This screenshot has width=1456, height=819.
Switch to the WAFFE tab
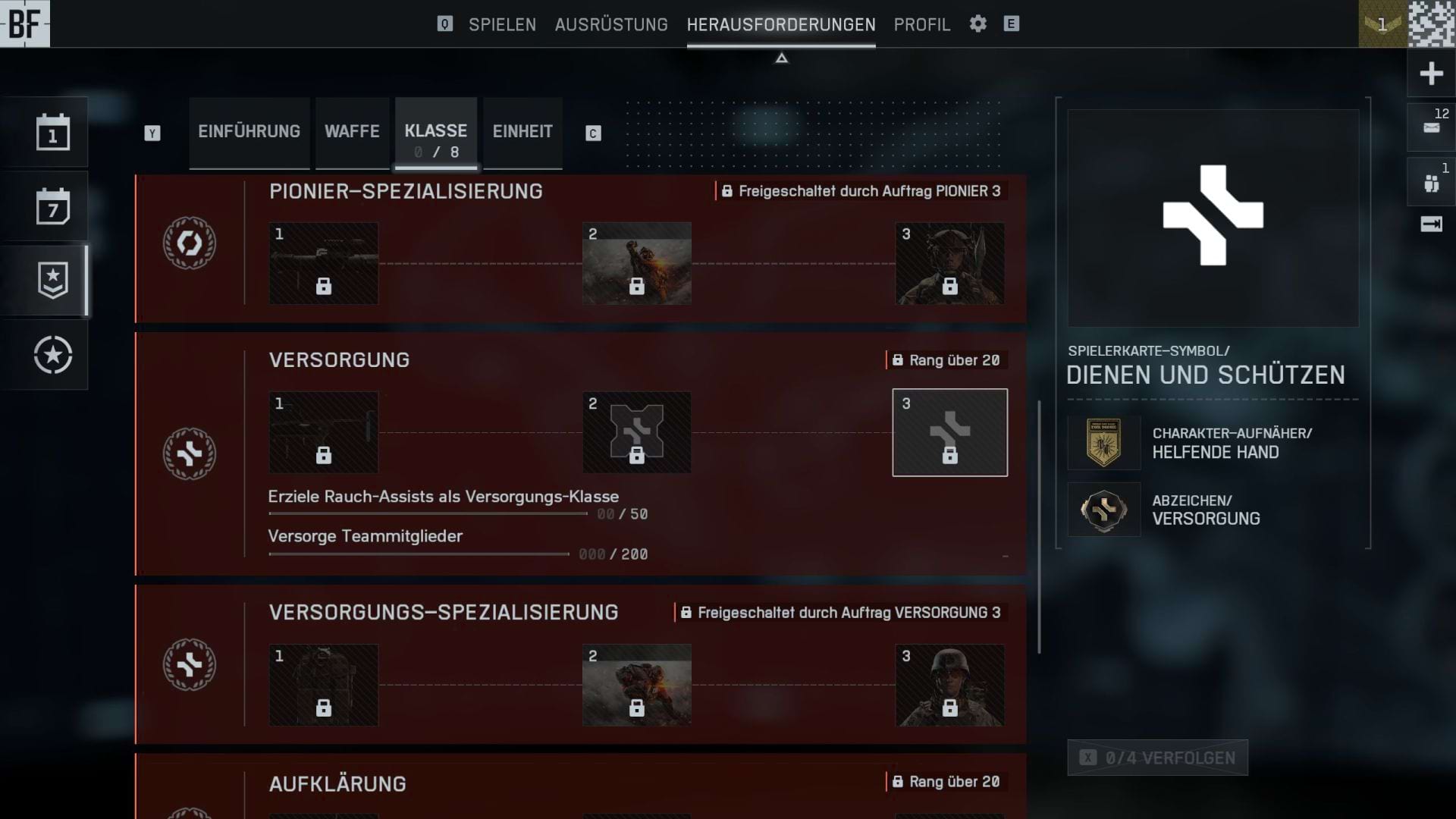[351, 131]
